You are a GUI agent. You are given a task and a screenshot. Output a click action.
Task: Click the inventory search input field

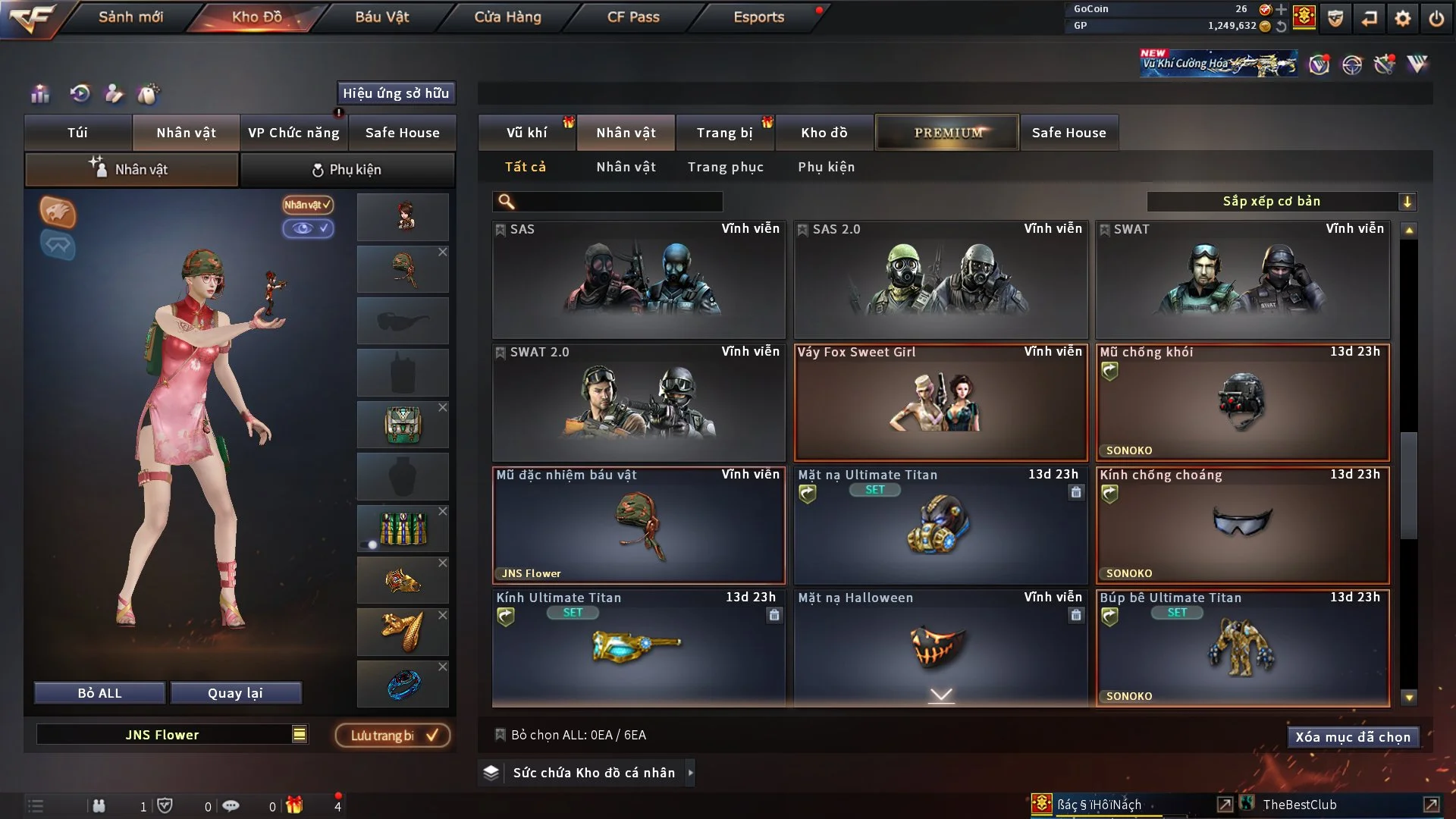(607, 202)
